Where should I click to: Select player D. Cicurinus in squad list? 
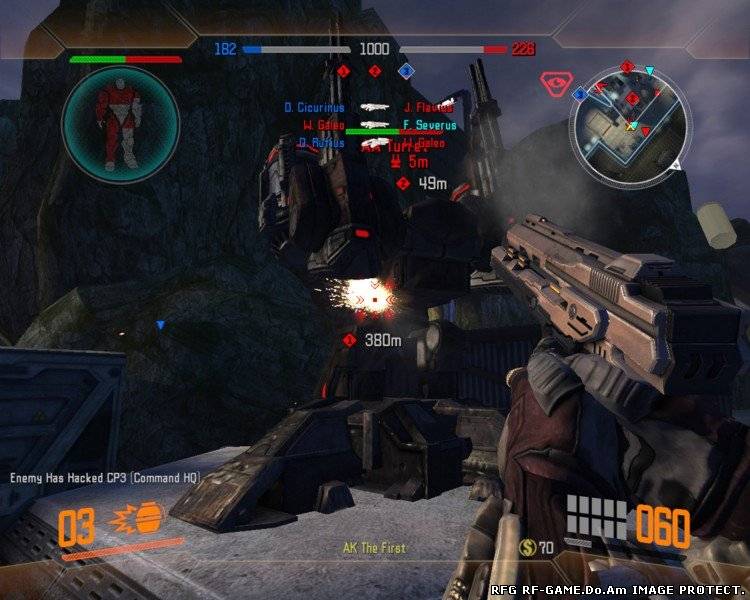[x=314, y=107]
